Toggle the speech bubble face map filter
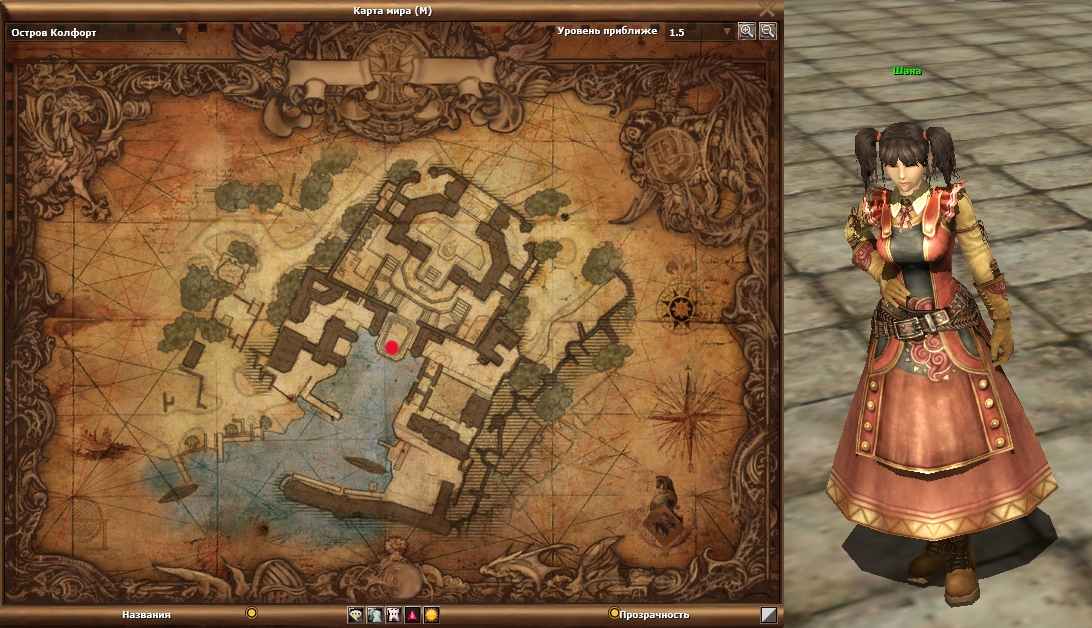Image resolution: width=1092 pixels, height=628 pixels. 355,615
